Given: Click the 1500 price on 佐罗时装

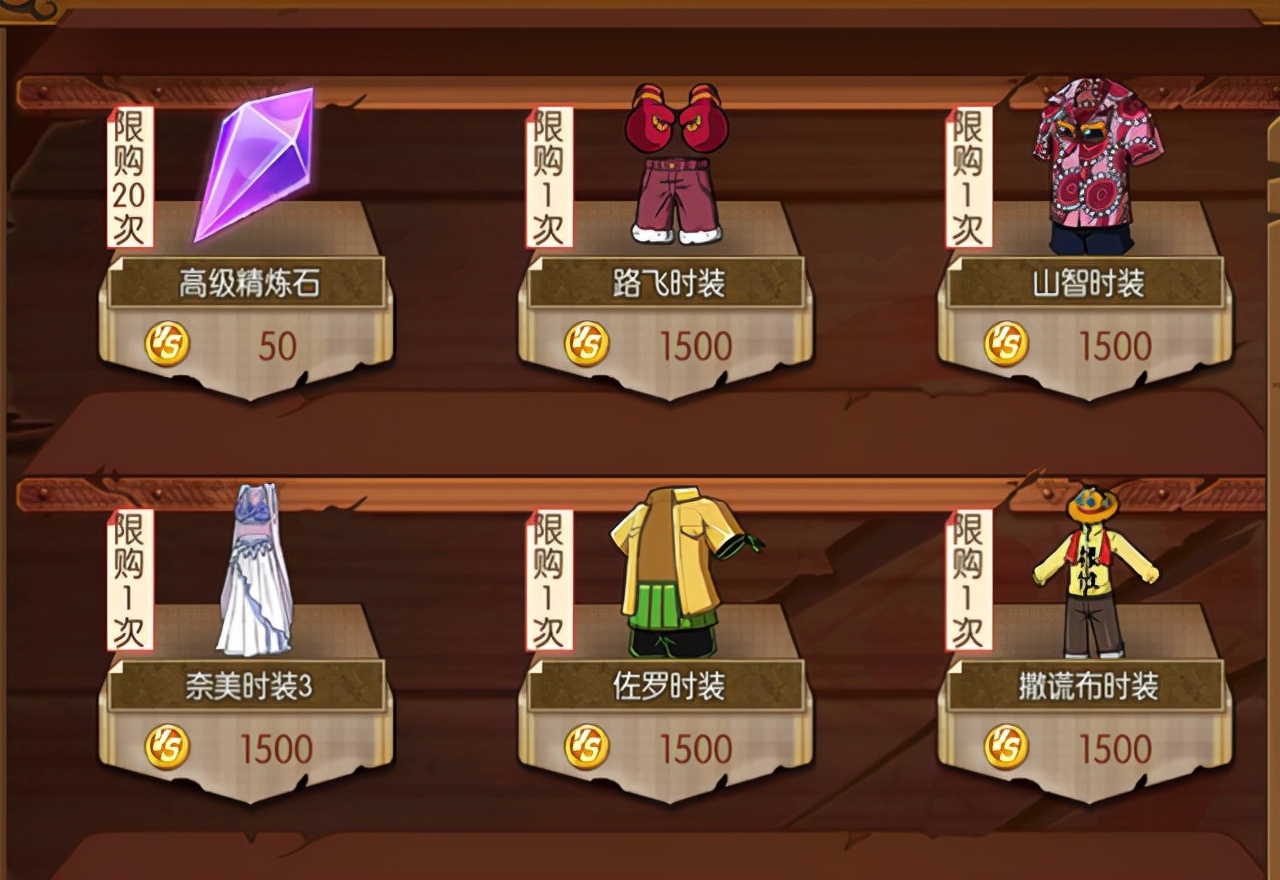Looking at the screenshot, I should (695, 748).
